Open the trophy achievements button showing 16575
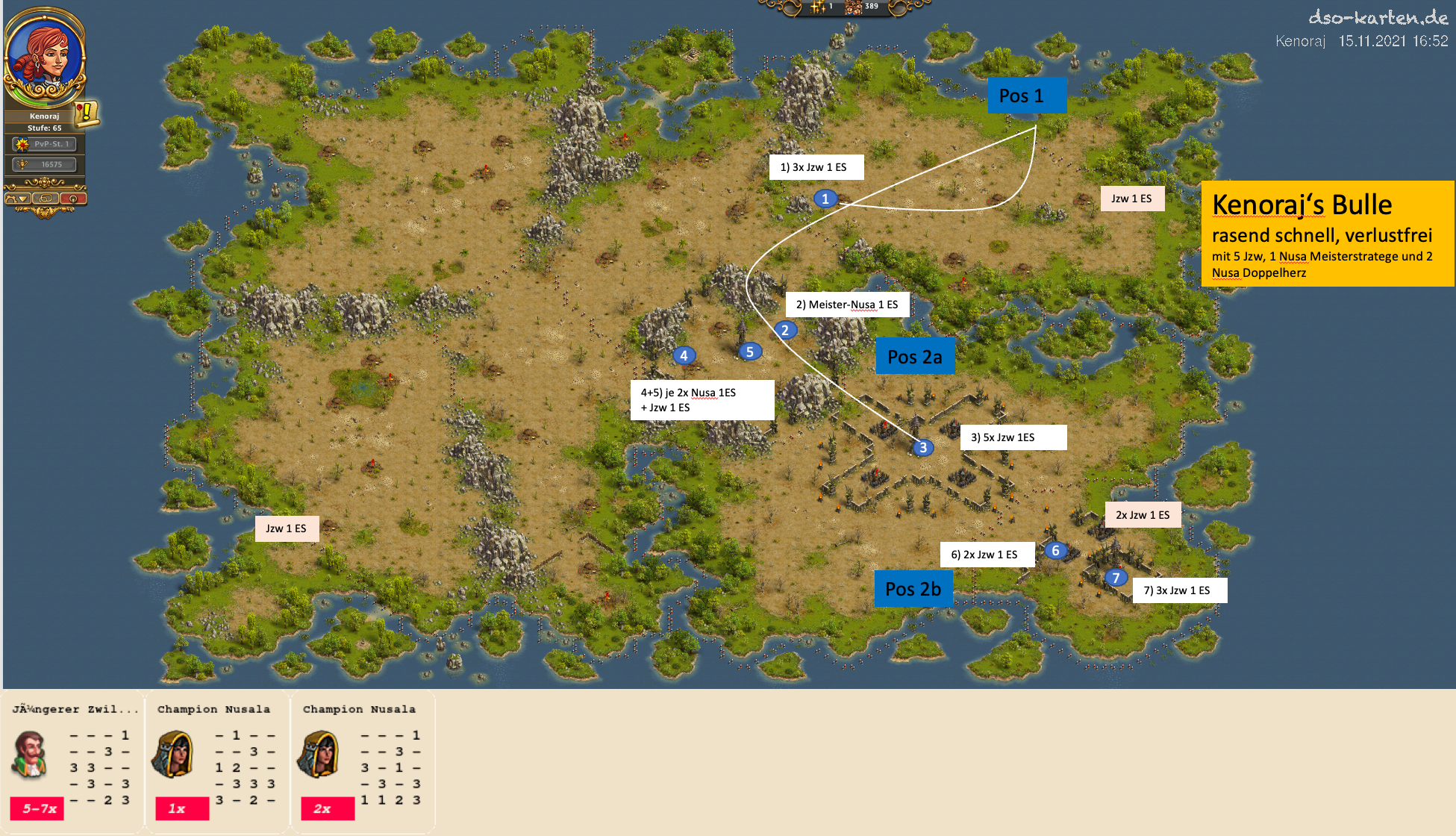 coord(45,164)
